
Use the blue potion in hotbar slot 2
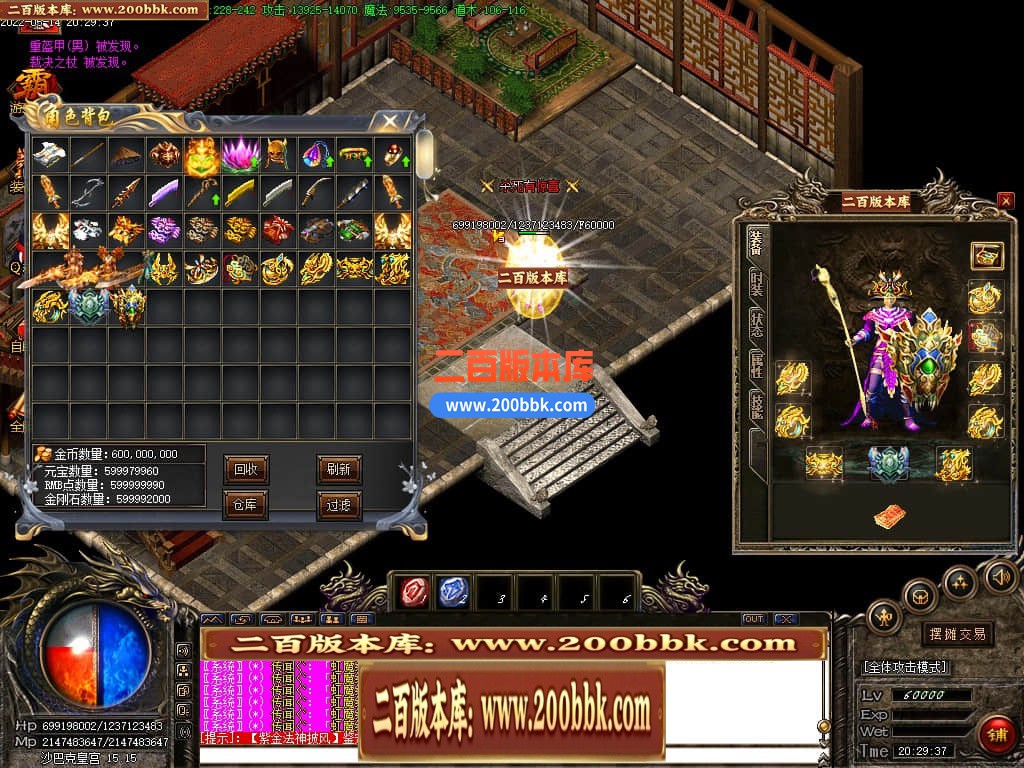(453, 592)
